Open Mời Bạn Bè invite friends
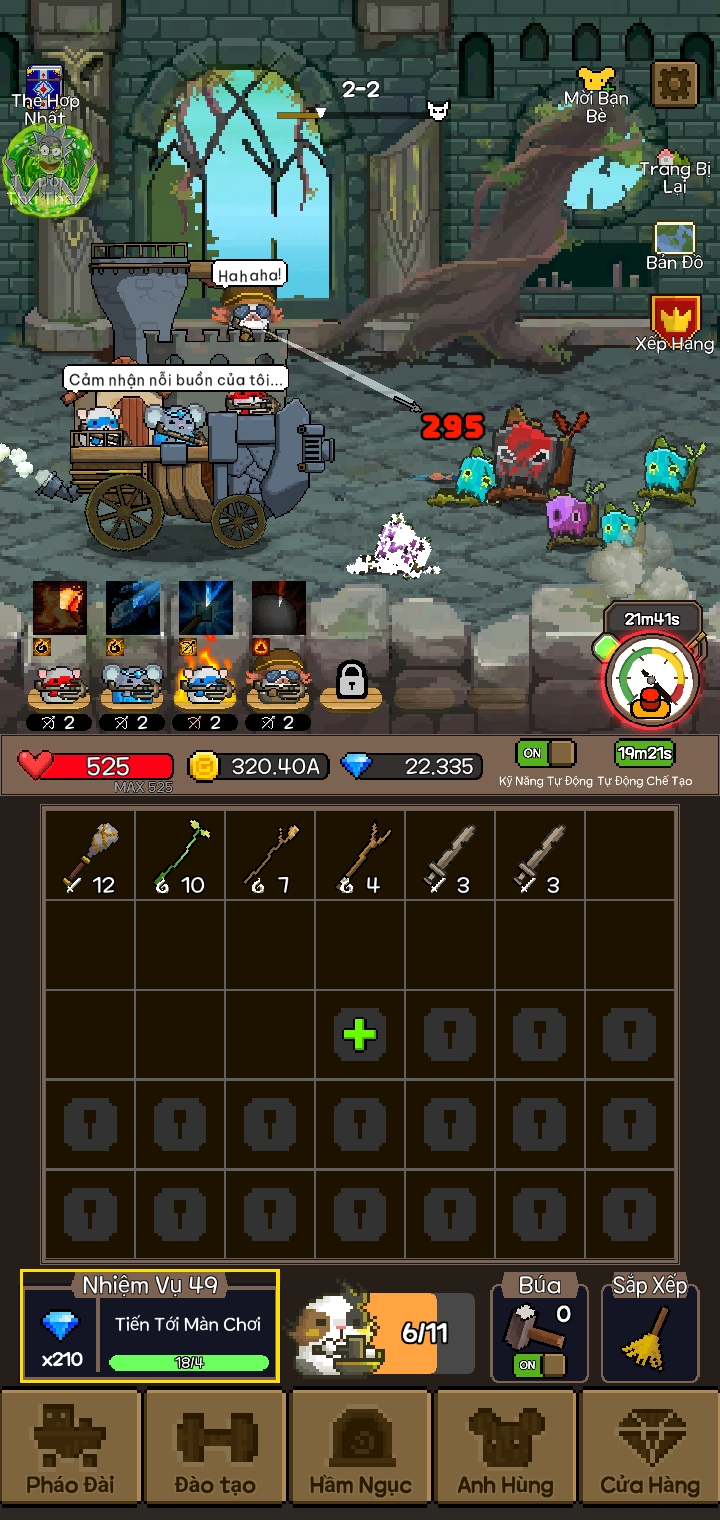 point(596,93)
